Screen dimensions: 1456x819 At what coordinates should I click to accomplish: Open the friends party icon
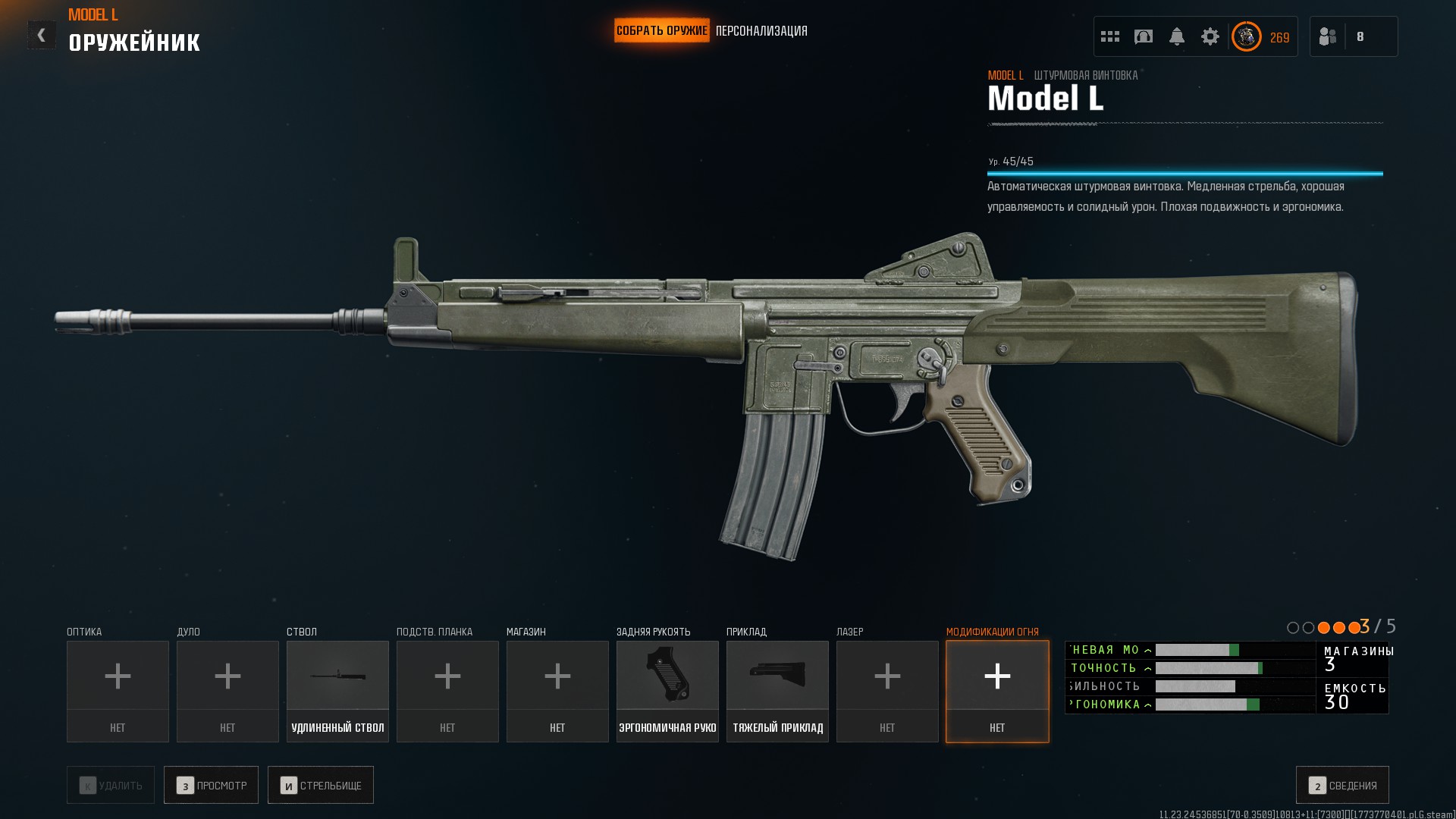(x=1328, y=36)
